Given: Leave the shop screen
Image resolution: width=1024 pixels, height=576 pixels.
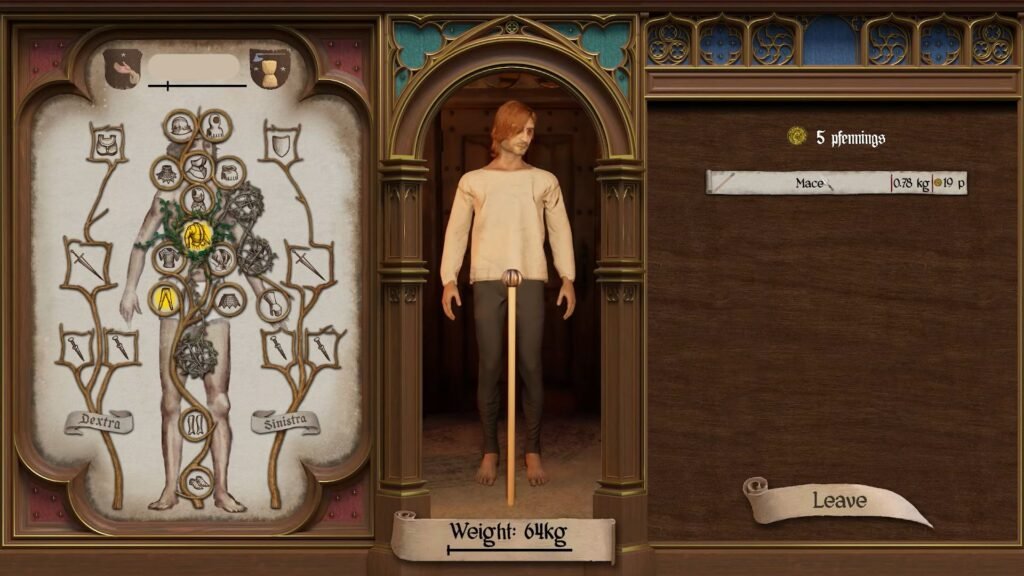Looking at the screenshot, I should 838,501.
